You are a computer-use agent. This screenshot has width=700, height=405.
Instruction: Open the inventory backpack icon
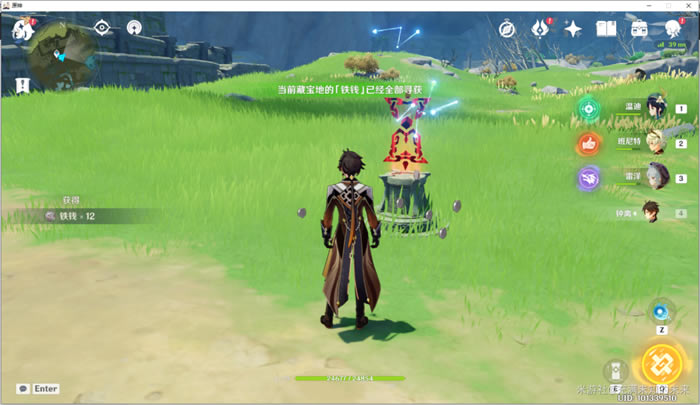(x=638, y=29)
